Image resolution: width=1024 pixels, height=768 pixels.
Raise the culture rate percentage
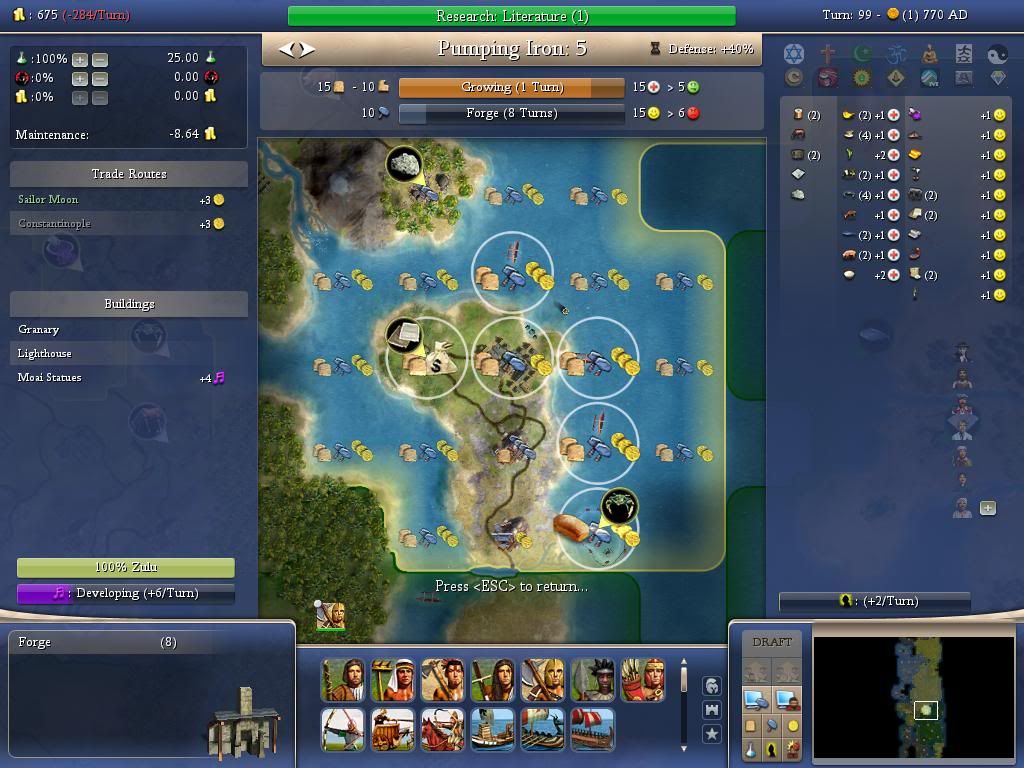click(x=80, y=78)
